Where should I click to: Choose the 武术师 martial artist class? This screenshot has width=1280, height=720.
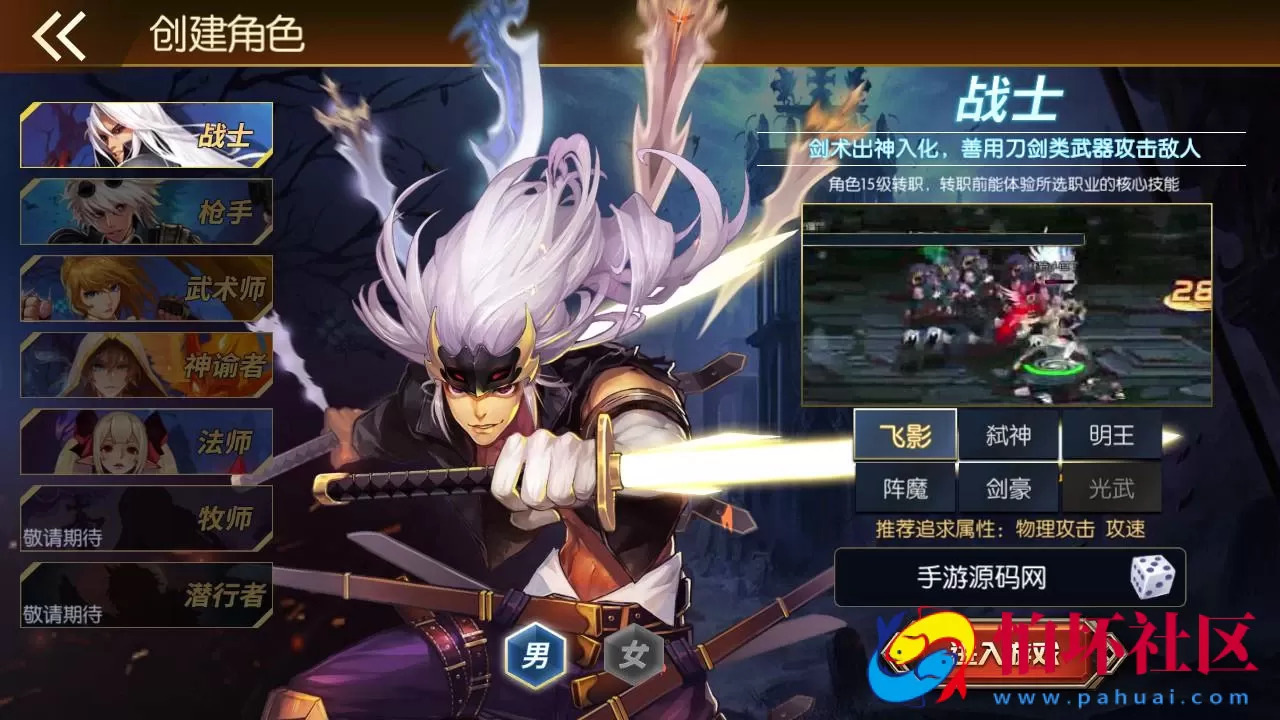pos(143,288)
